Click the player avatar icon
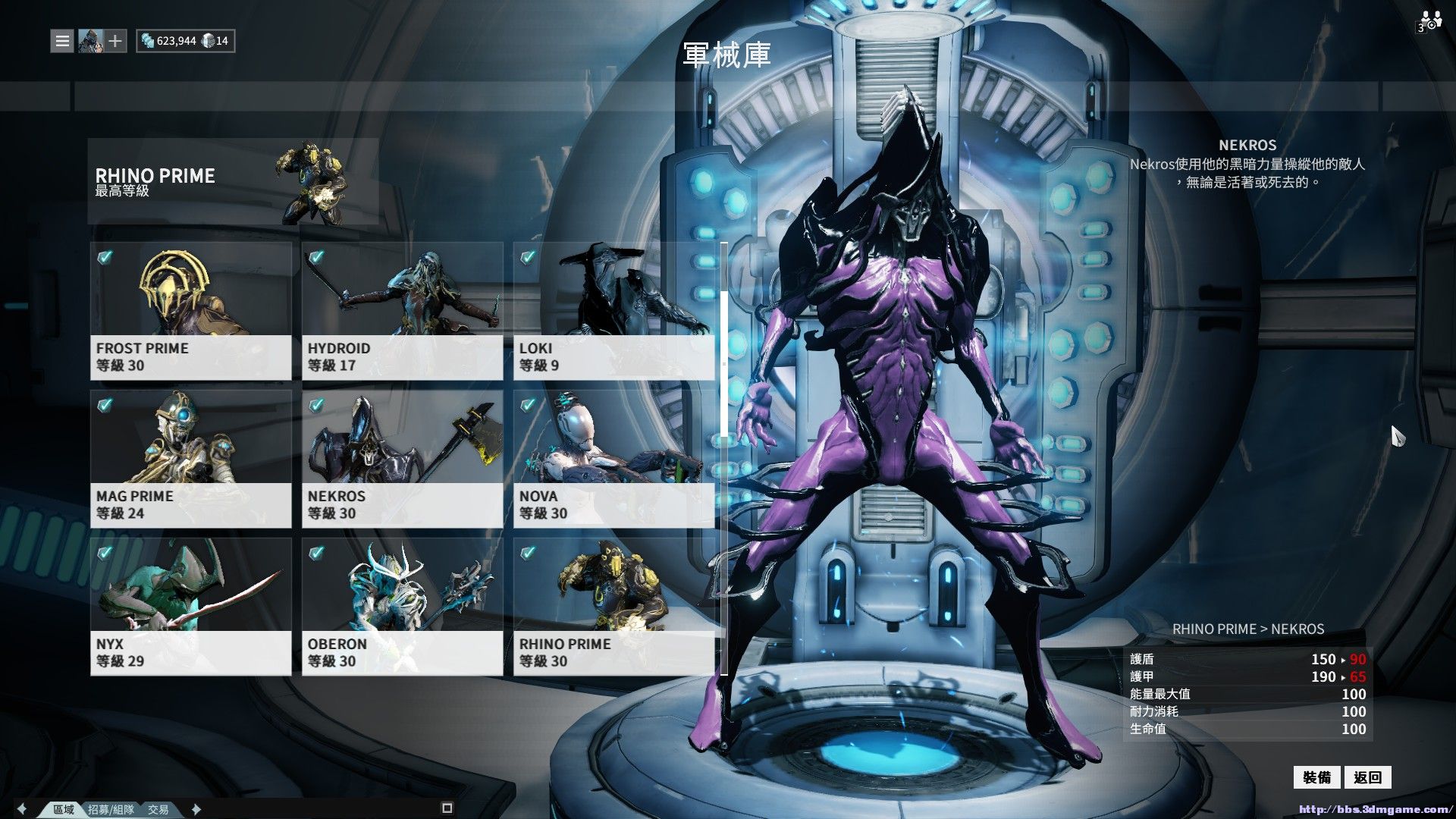This screenshot has height=819, width=1456. 90,41
